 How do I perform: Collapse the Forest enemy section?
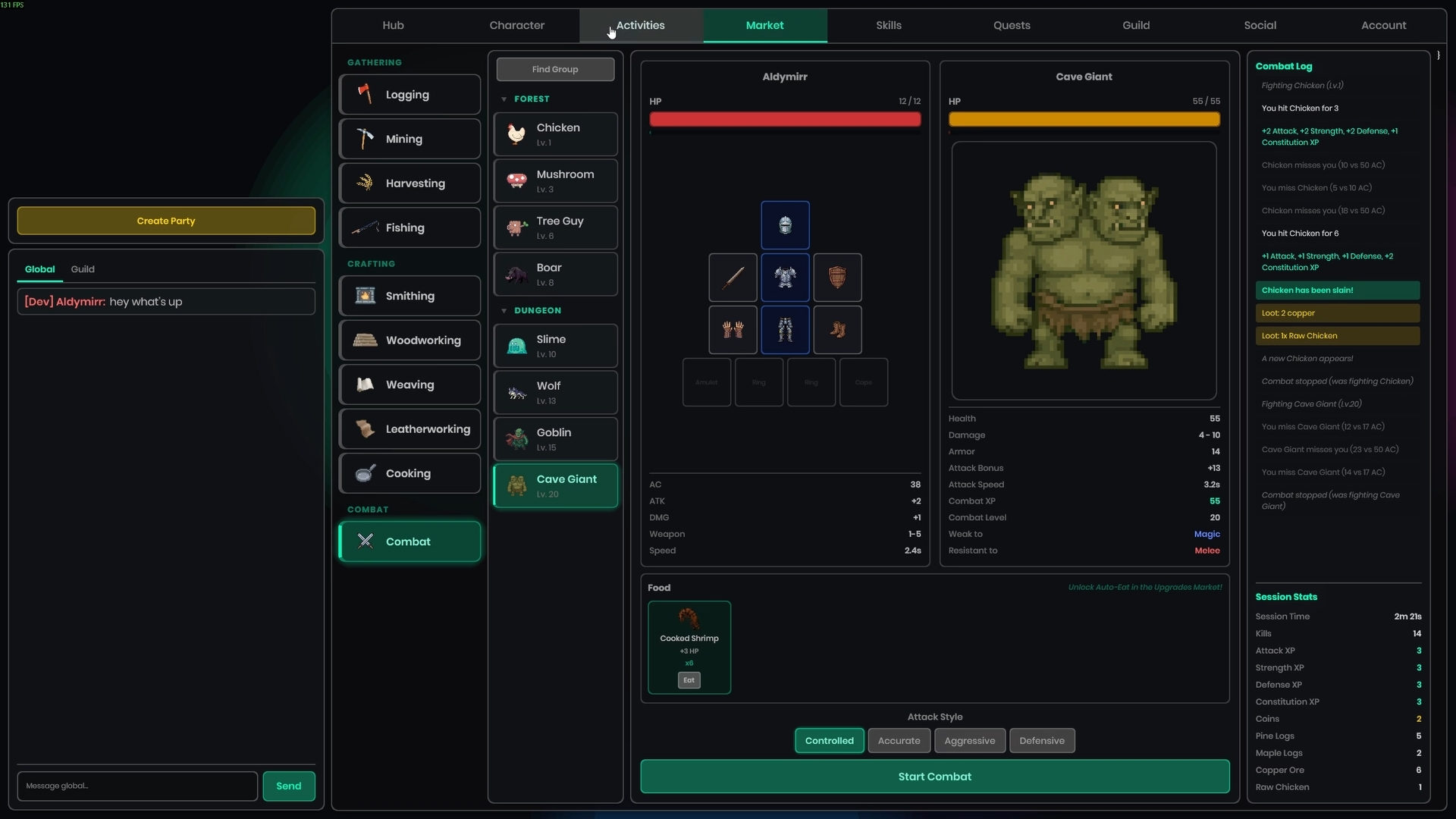(504, 99)
